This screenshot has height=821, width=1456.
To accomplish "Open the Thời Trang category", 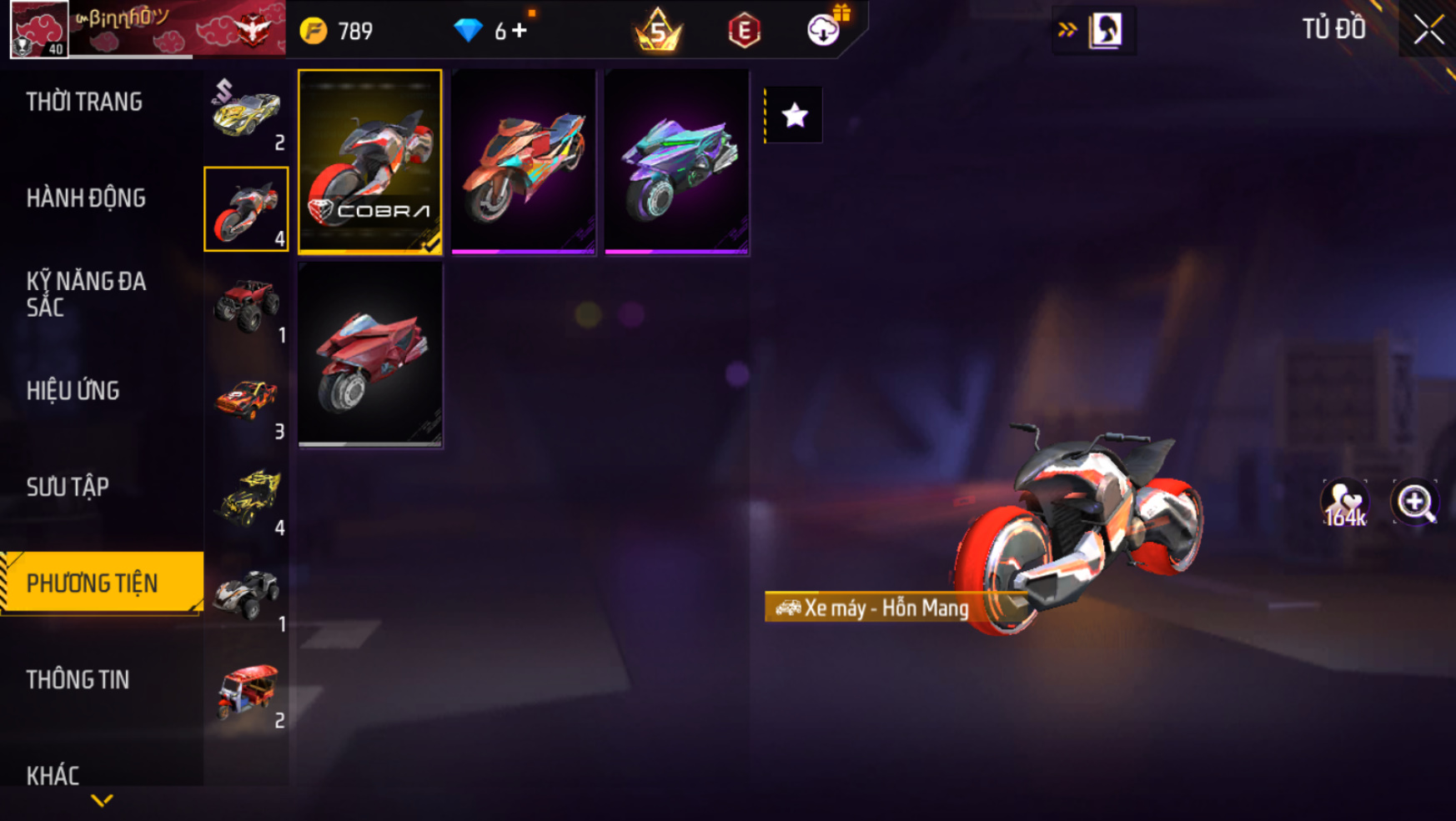I will click(x=84, y=102).
